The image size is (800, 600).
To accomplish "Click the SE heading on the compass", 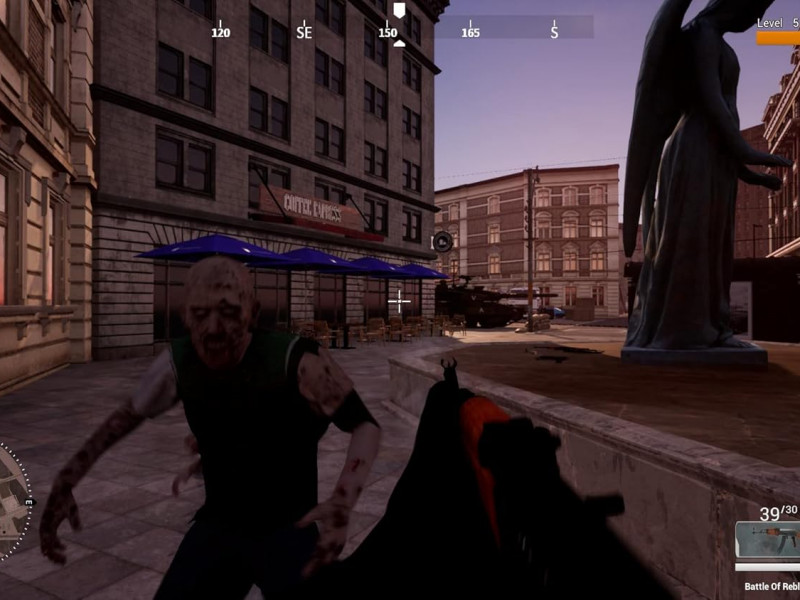I will 304,32.
